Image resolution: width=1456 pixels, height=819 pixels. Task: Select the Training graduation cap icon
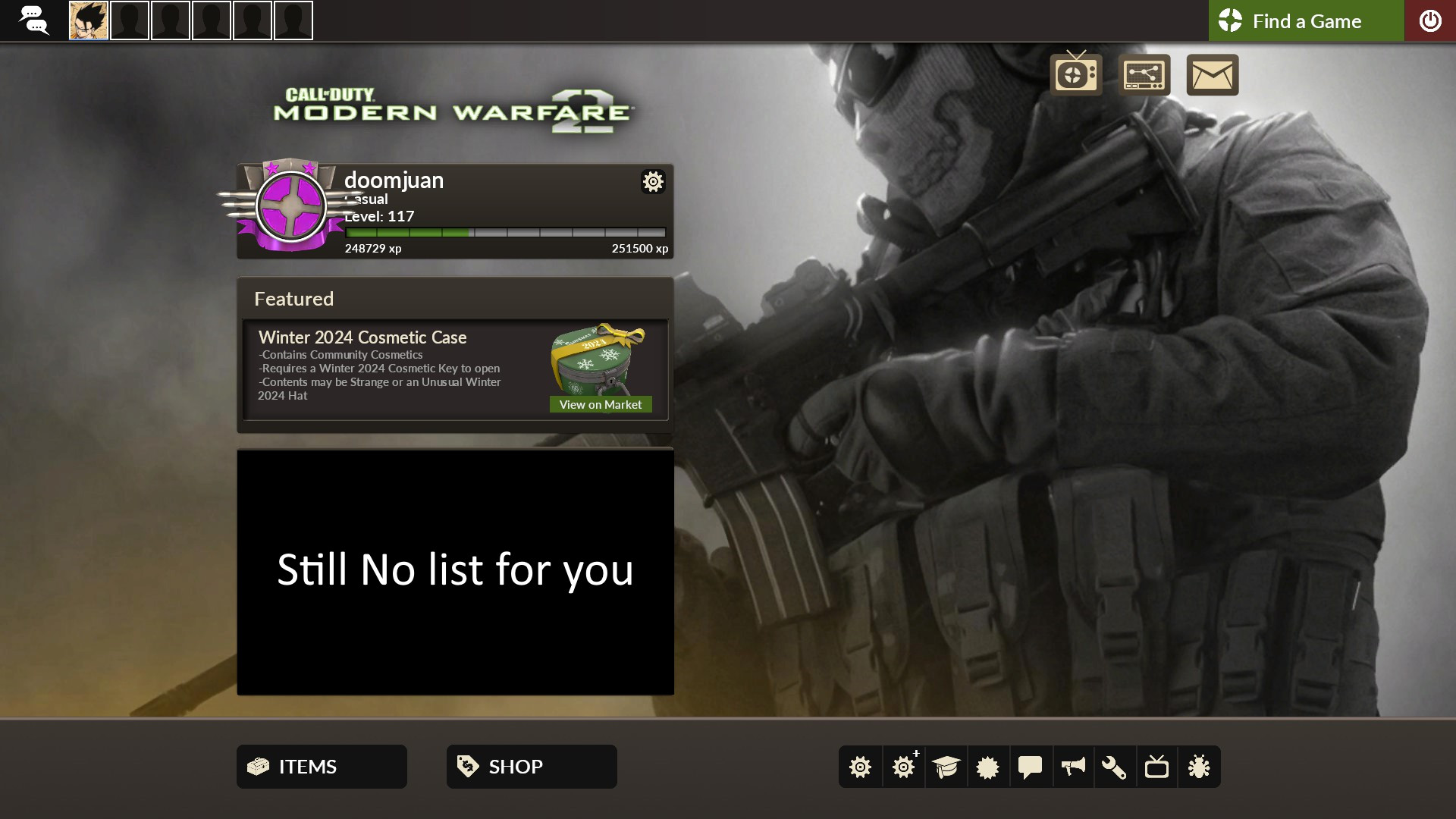[946, 767]
